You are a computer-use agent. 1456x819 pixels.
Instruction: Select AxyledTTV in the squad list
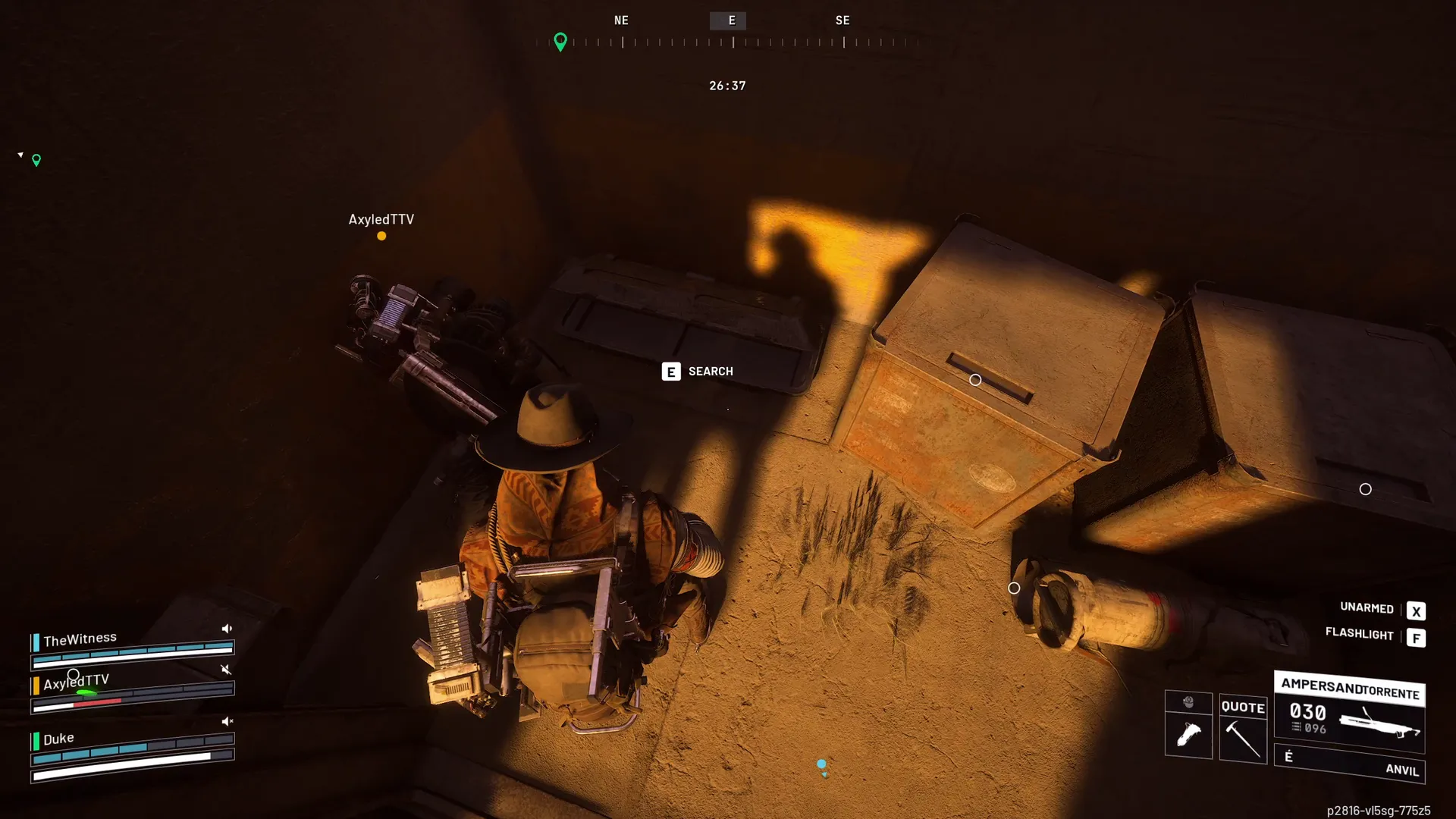77,682
